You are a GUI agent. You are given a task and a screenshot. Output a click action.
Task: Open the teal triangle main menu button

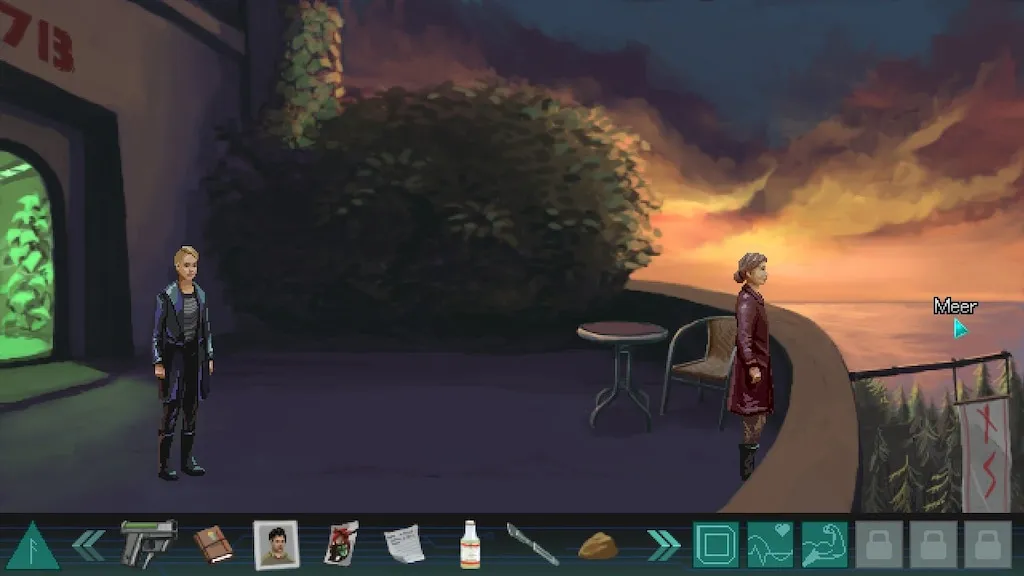33,546
